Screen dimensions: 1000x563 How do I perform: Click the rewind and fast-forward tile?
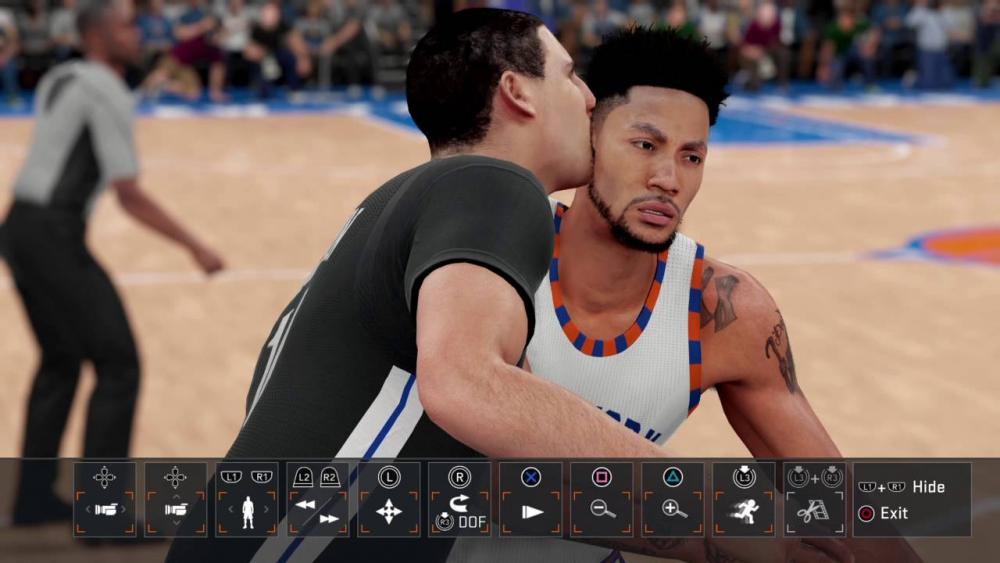318,499
